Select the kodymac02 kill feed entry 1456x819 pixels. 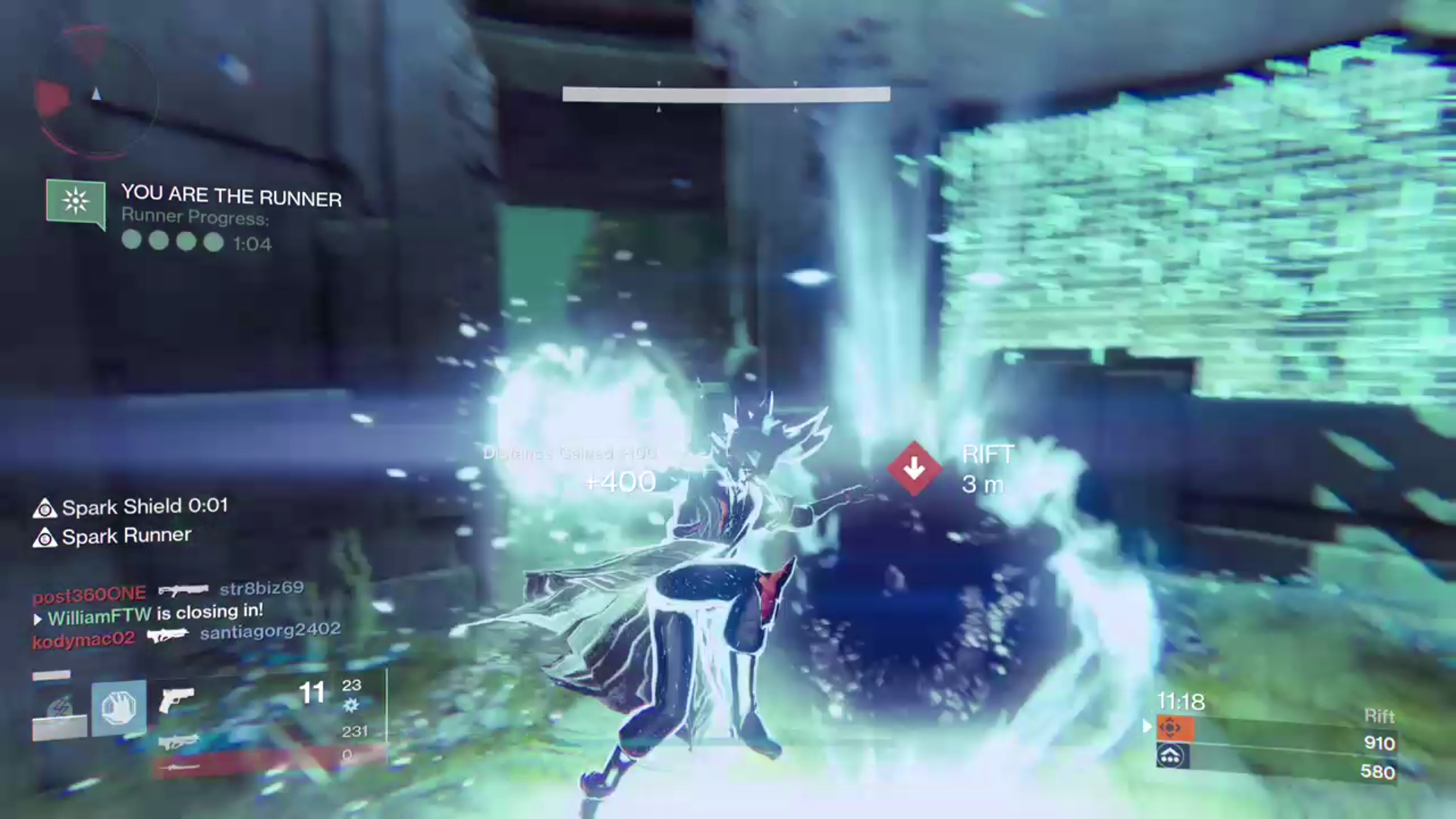[83, 641]
